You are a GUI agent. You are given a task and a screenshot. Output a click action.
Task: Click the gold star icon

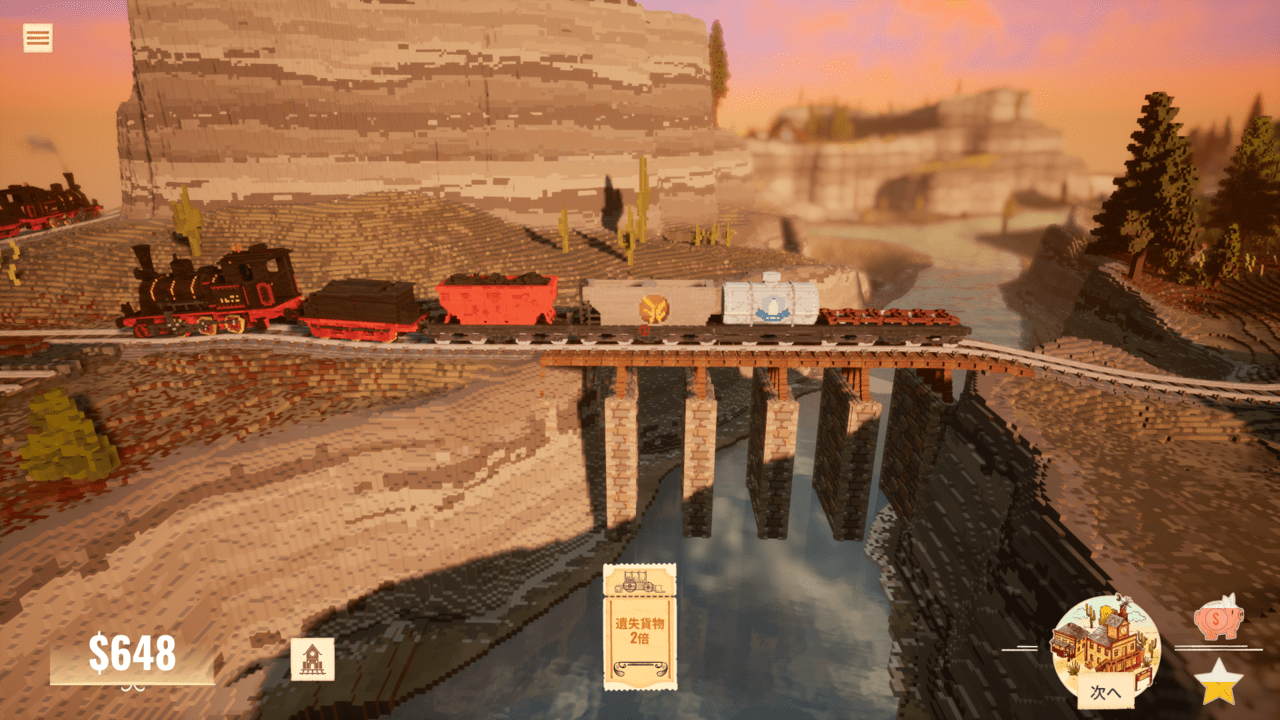tap(1218, 682)
